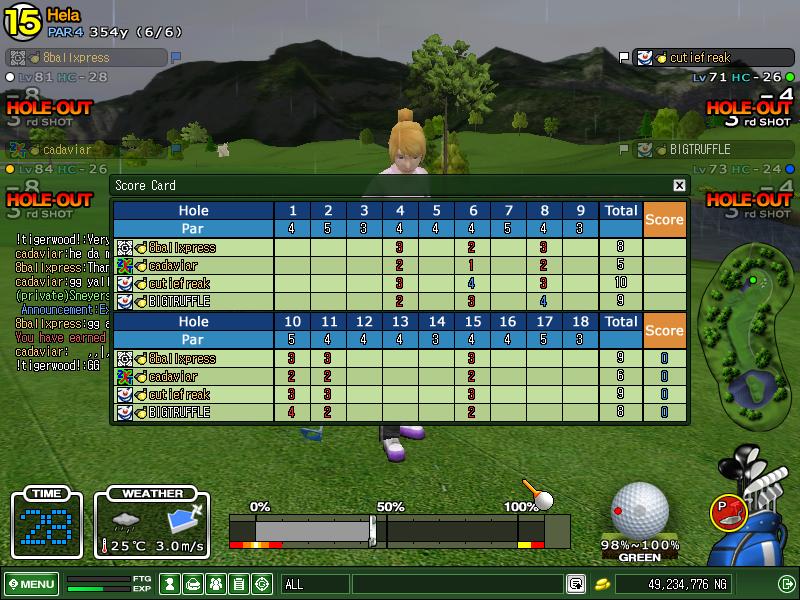Adjust impact point on the golf ball
Viewport: 800px width, 600px height.
click(639, 510)
